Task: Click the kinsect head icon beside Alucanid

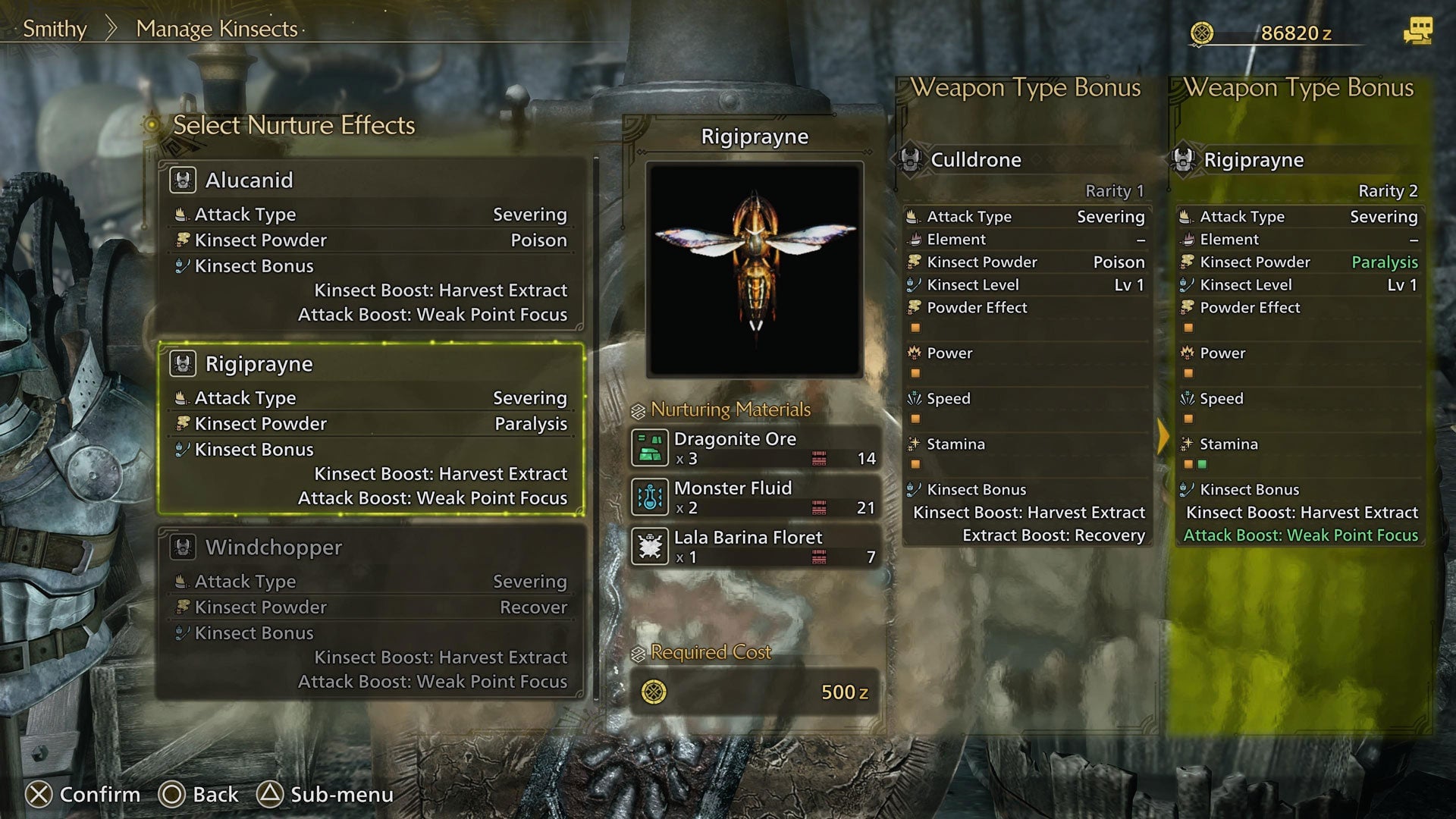Action: point(182,180)
